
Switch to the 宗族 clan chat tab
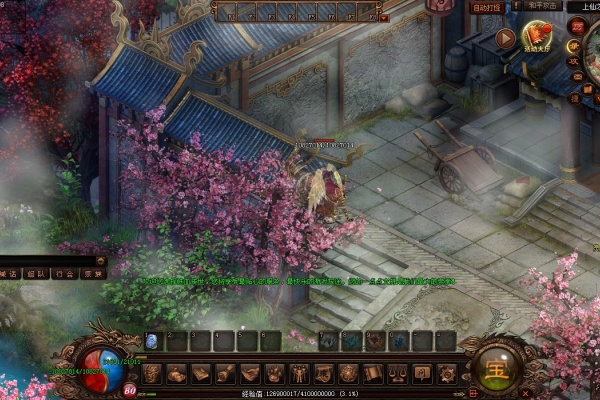click(91, 272)
